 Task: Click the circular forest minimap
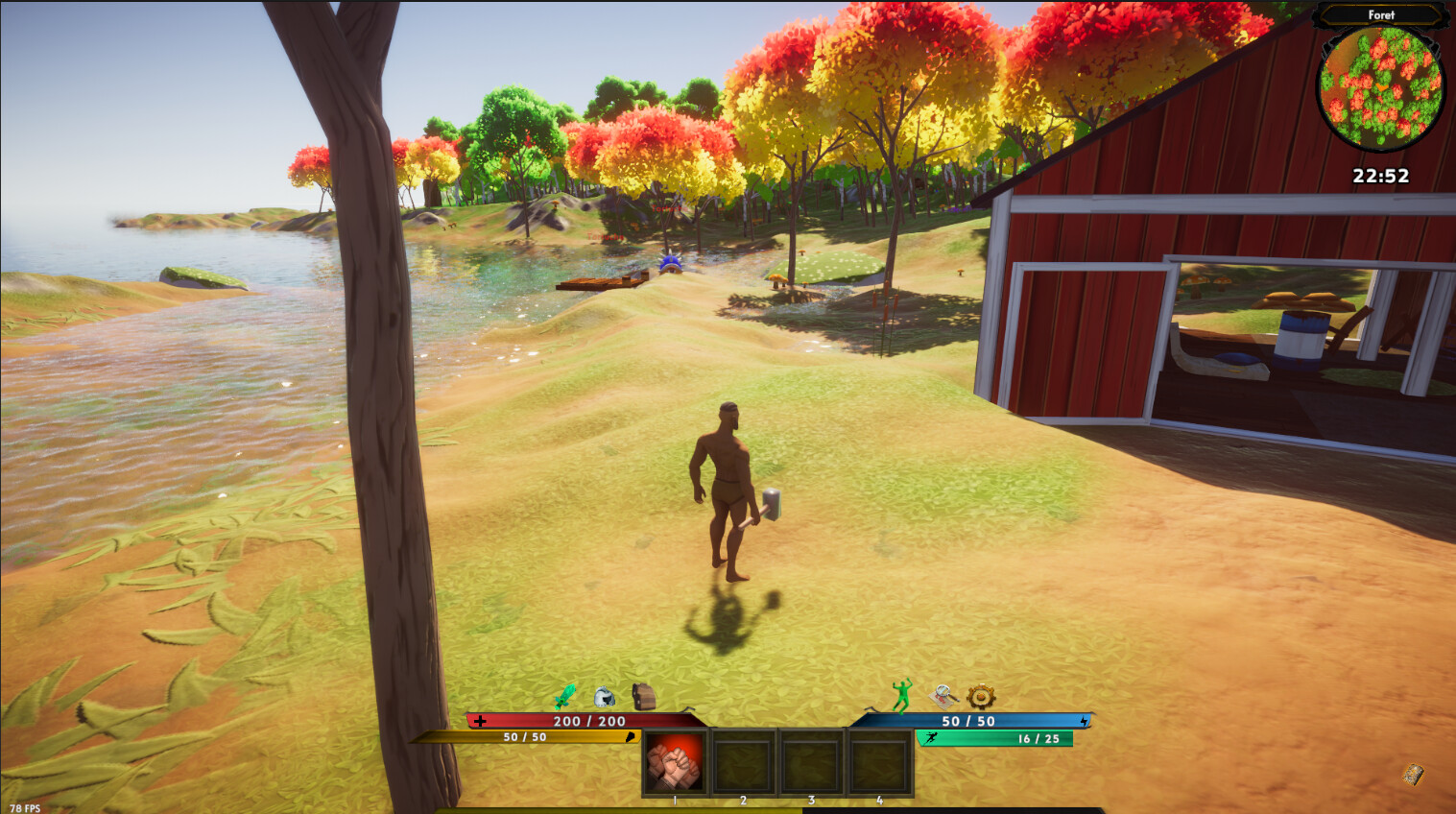[x=1380, y=87]
